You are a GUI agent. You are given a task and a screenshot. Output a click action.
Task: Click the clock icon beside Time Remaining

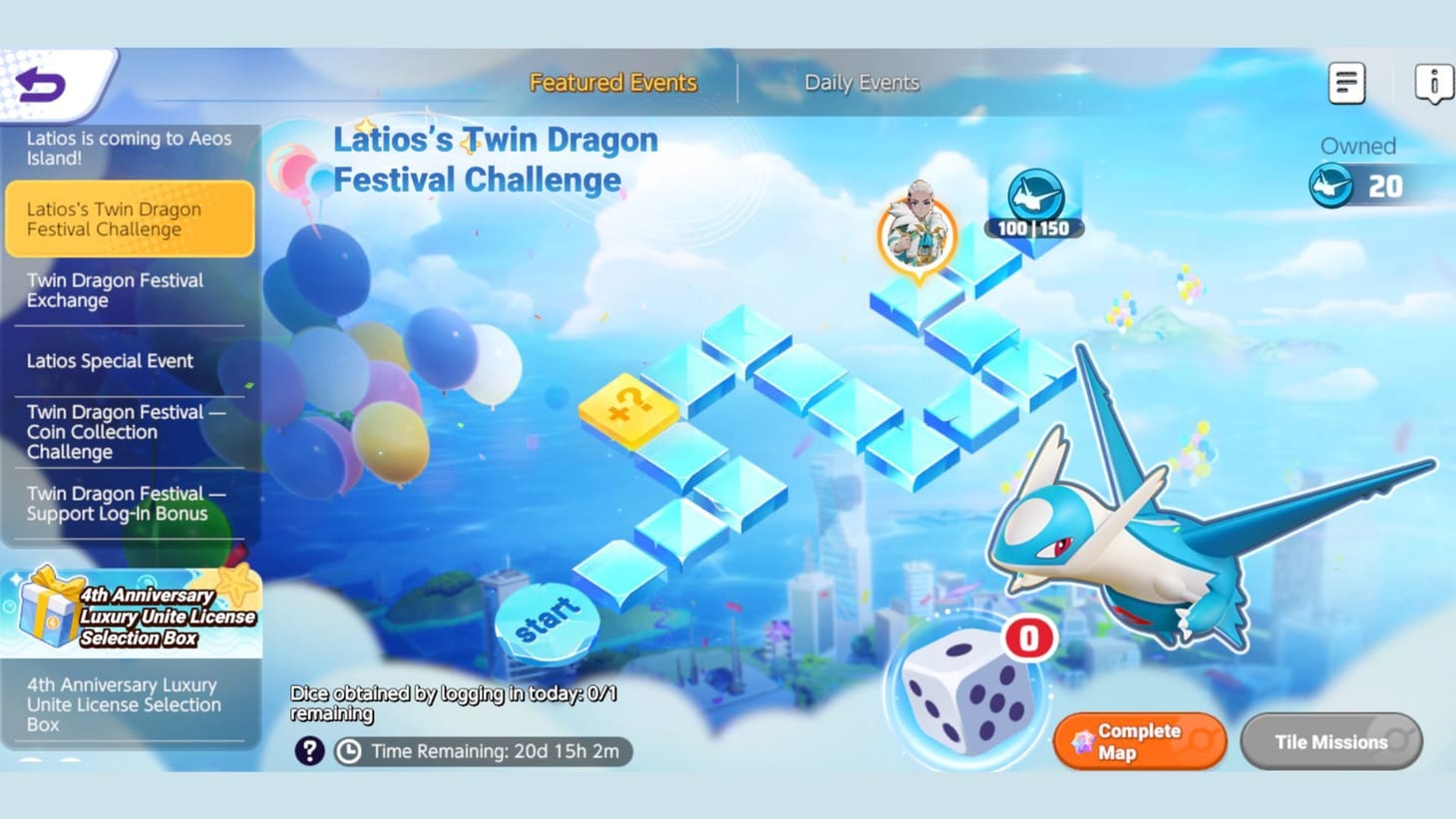tap(349, 751)
